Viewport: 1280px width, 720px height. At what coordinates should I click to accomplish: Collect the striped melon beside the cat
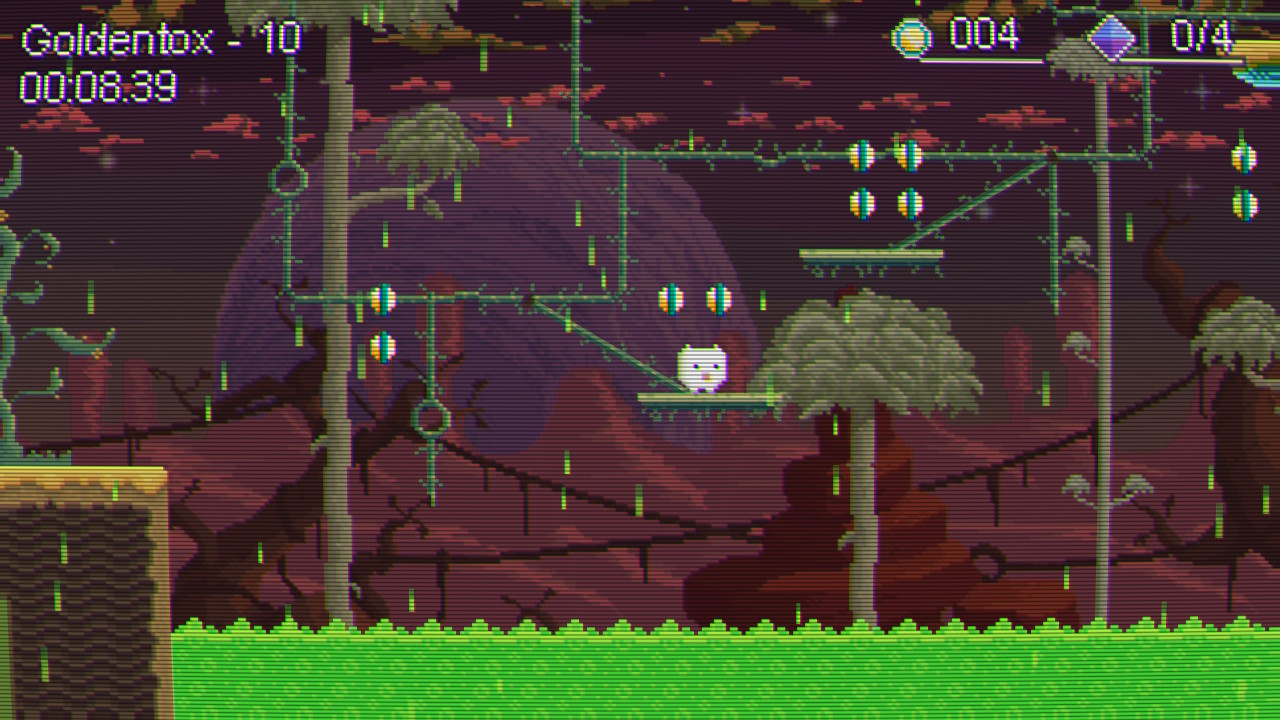(718, 299)
